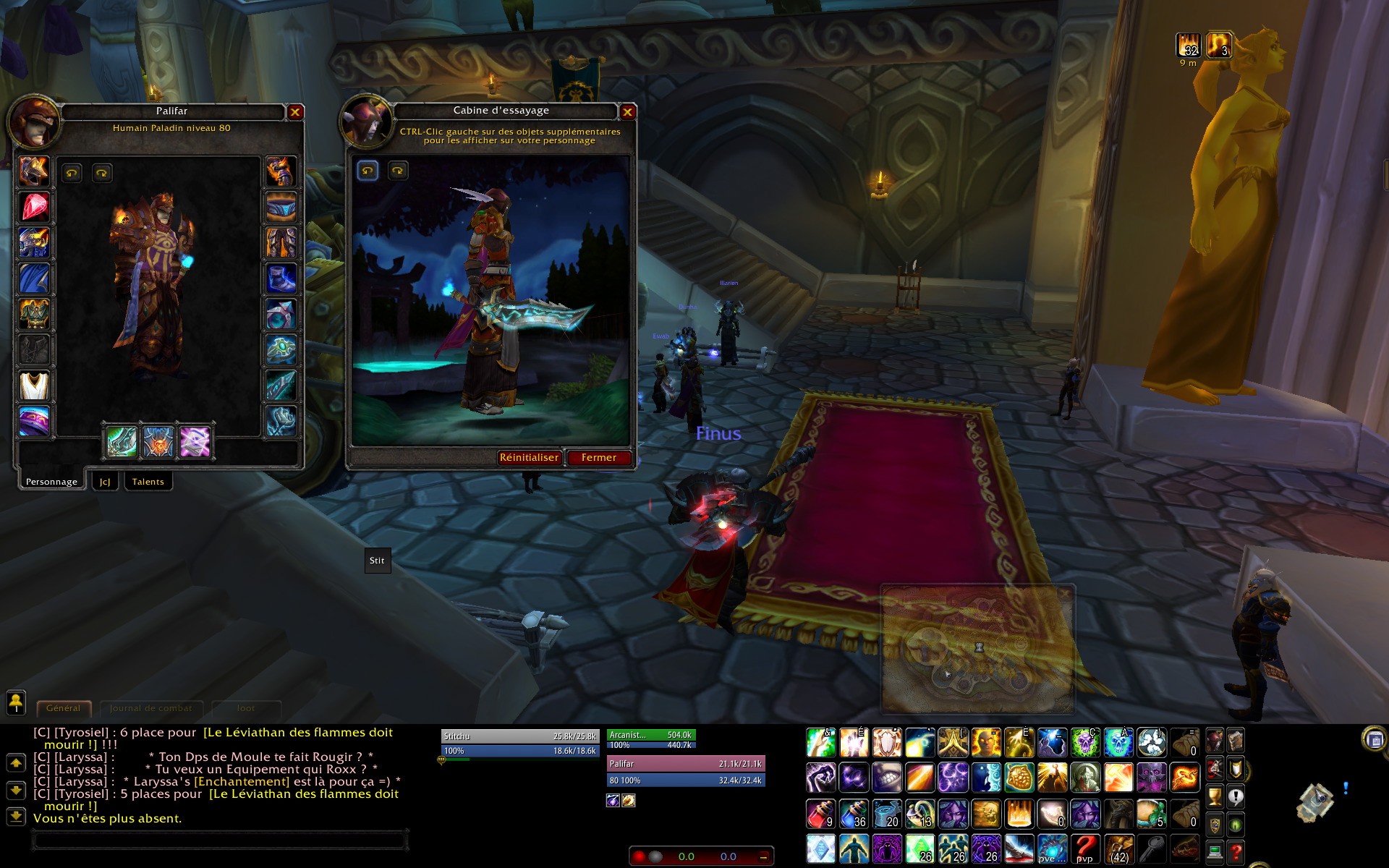Click the red question mark pvp macro

[x=1085, y=848]
